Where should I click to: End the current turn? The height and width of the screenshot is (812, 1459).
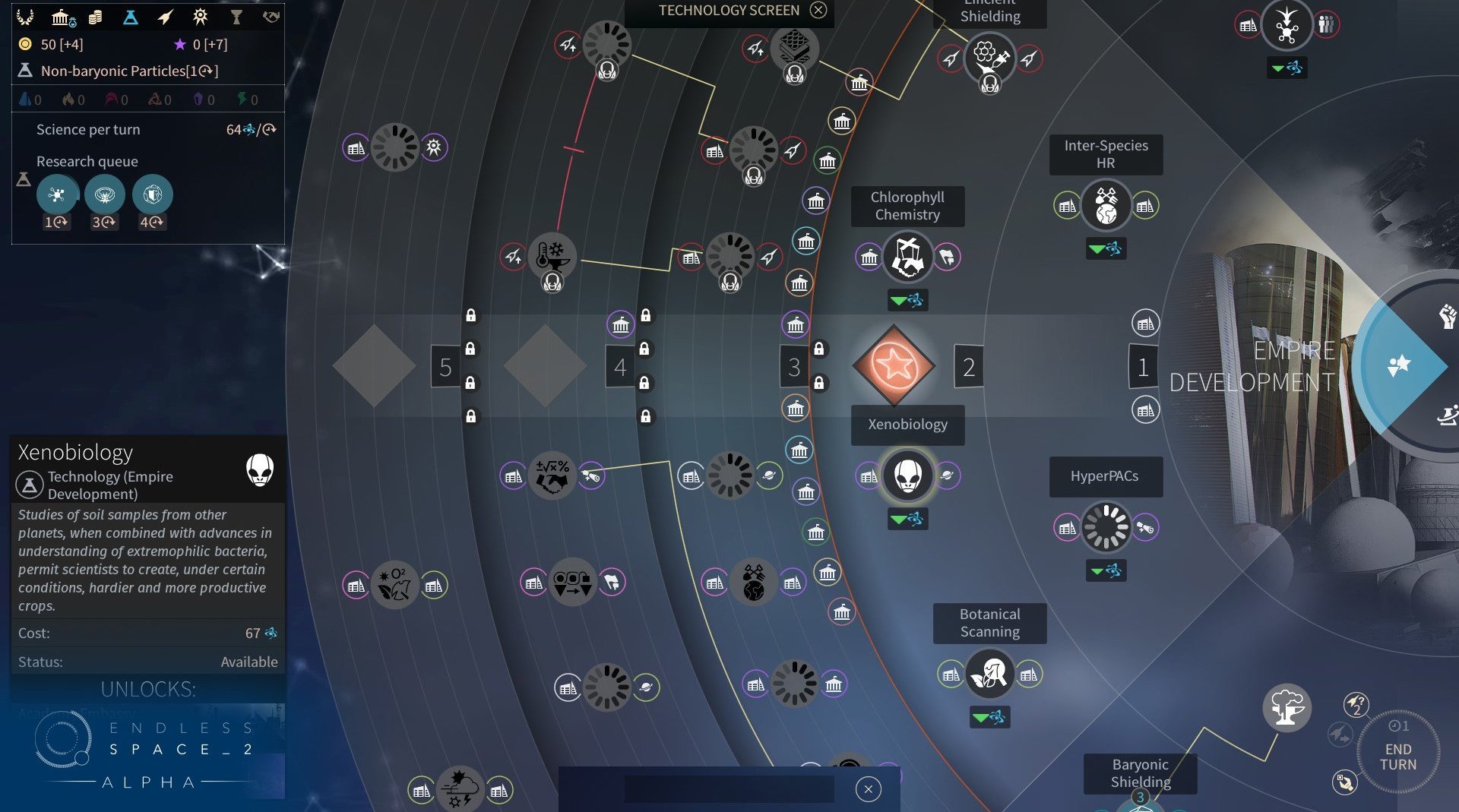tap(1397, 756)
